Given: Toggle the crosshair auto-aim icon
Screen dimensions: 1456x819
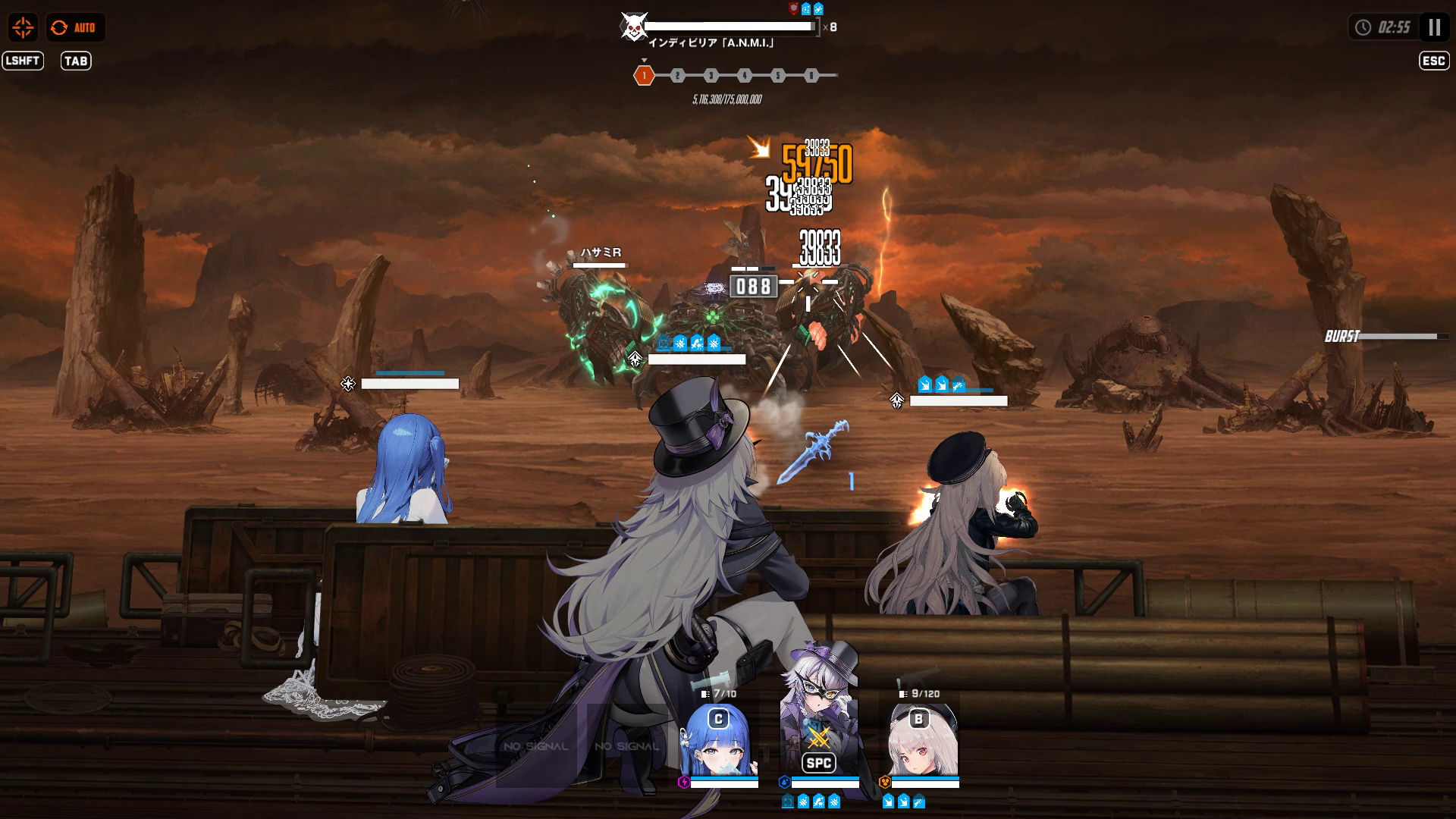Looking at the screenshot, I should [23, 28].
